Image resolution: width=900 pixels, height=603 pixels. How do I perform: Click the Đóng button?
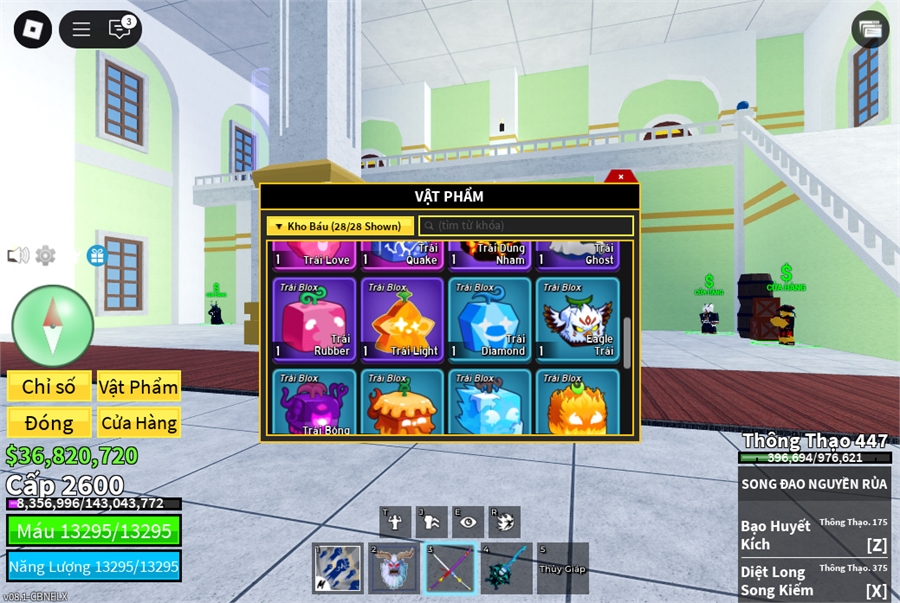click(49, 422)
